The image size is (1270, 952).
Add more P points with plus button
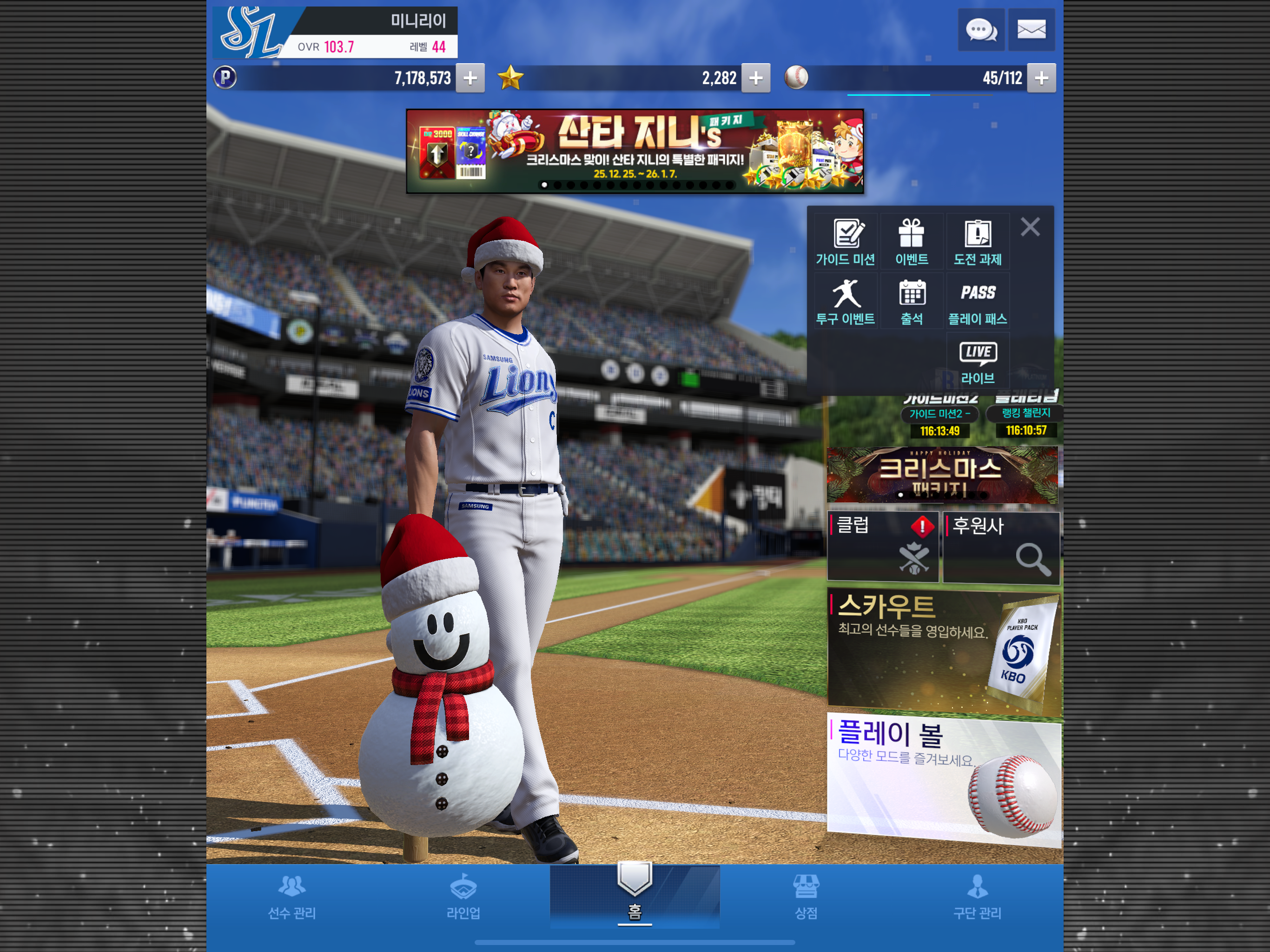click(x=470, y=78)
